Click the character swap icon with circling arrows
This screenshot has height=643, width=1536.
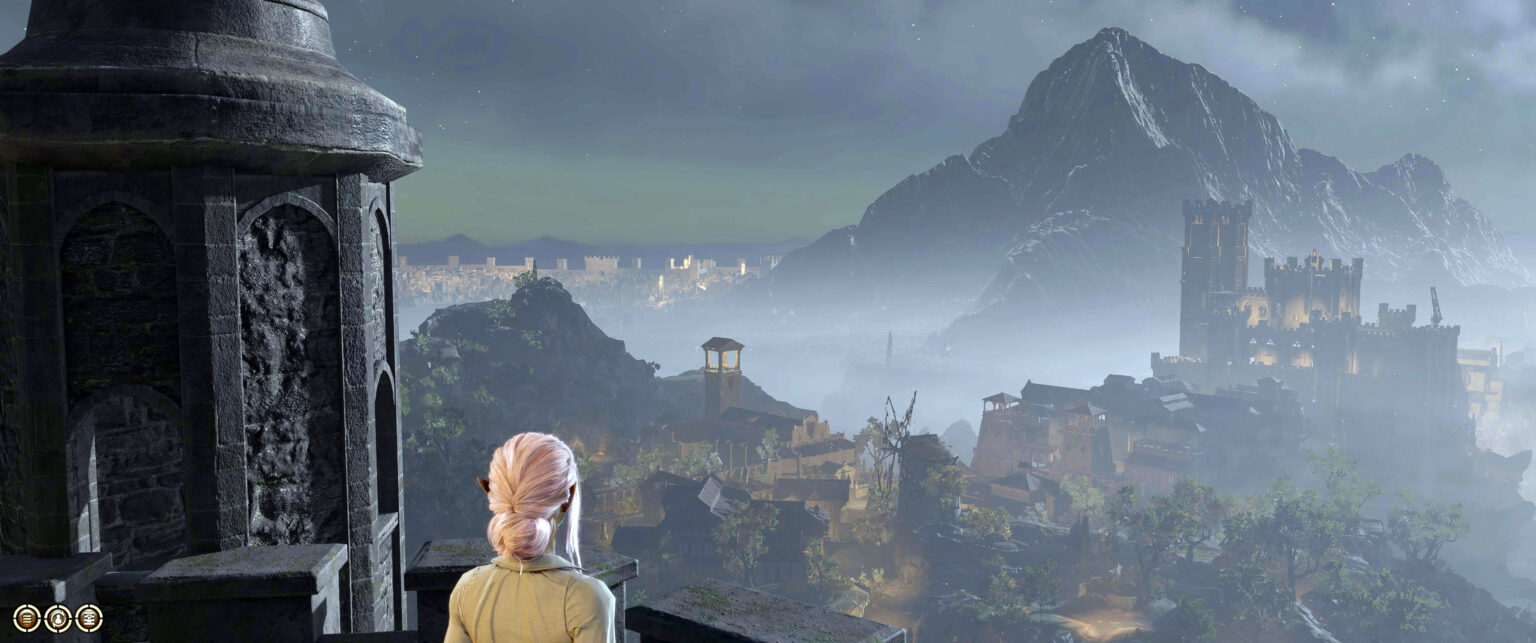(x=58, y=619)
